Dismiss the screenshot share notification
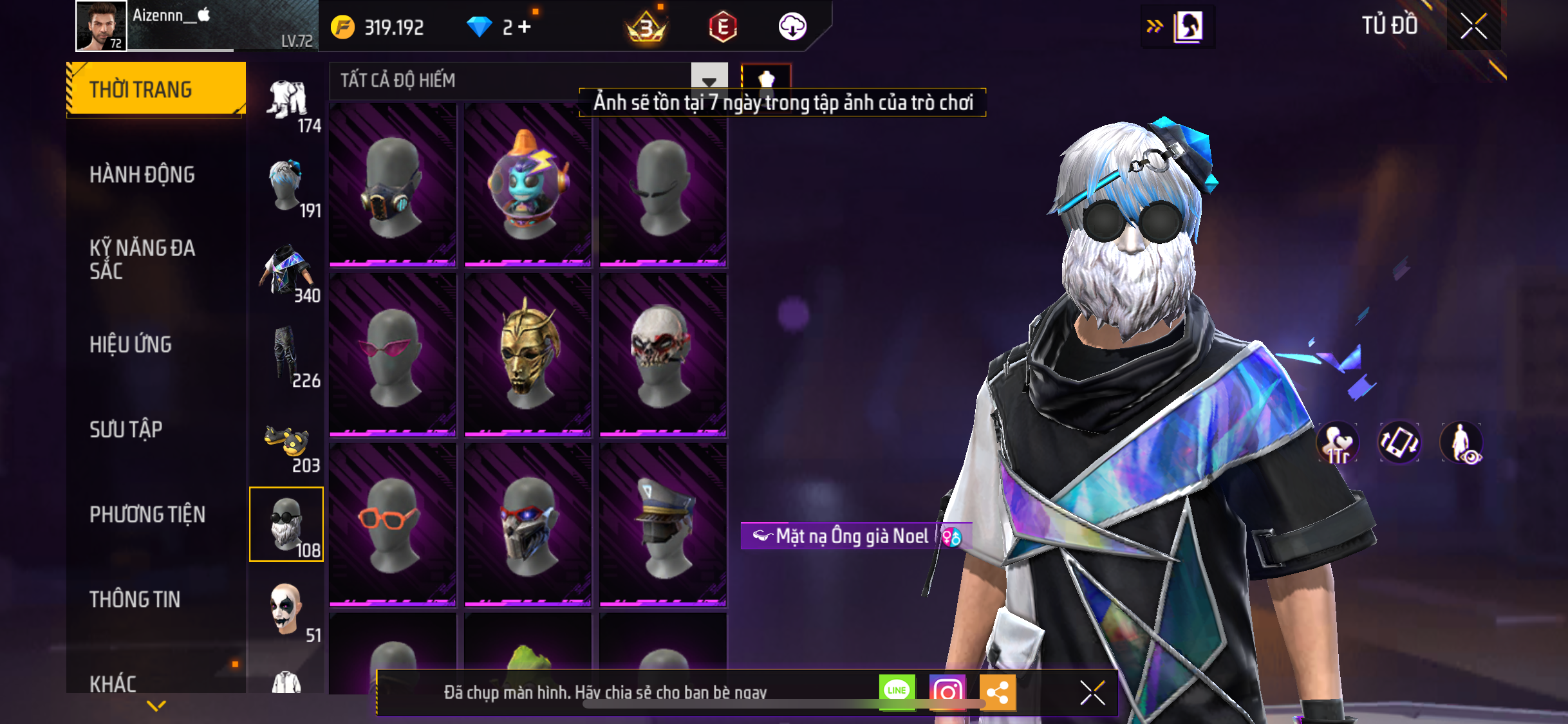This screenshot has width=1568, height=724. tap(1092, 692)
